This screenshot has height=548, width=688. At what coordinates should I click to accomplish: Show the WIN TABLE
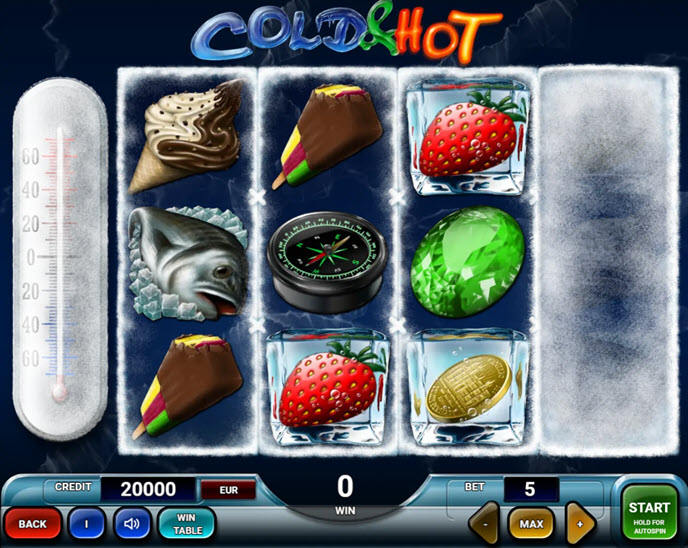click(187, 523)
